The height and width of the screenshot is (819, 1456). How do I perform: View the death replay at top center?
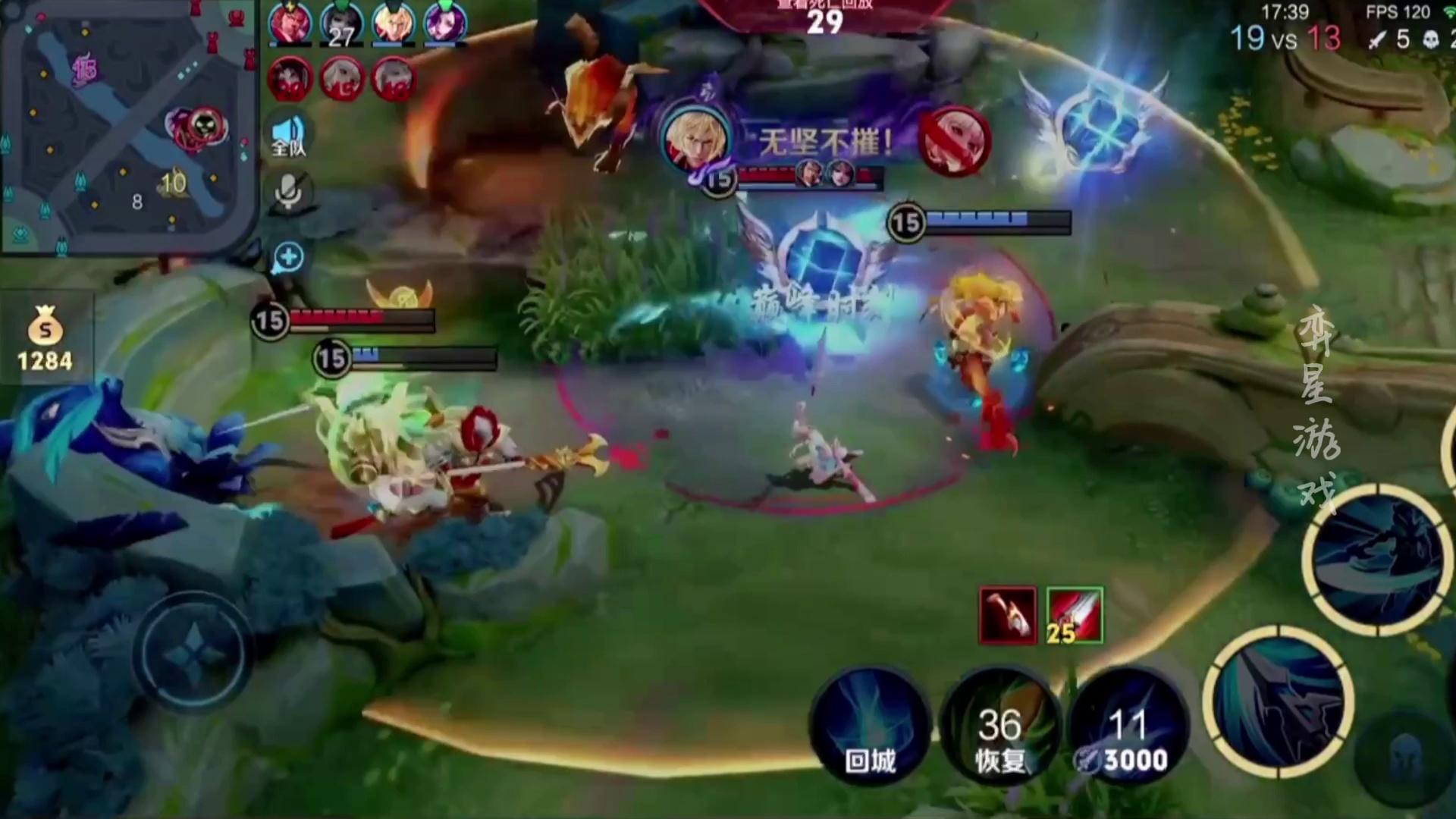824,15
